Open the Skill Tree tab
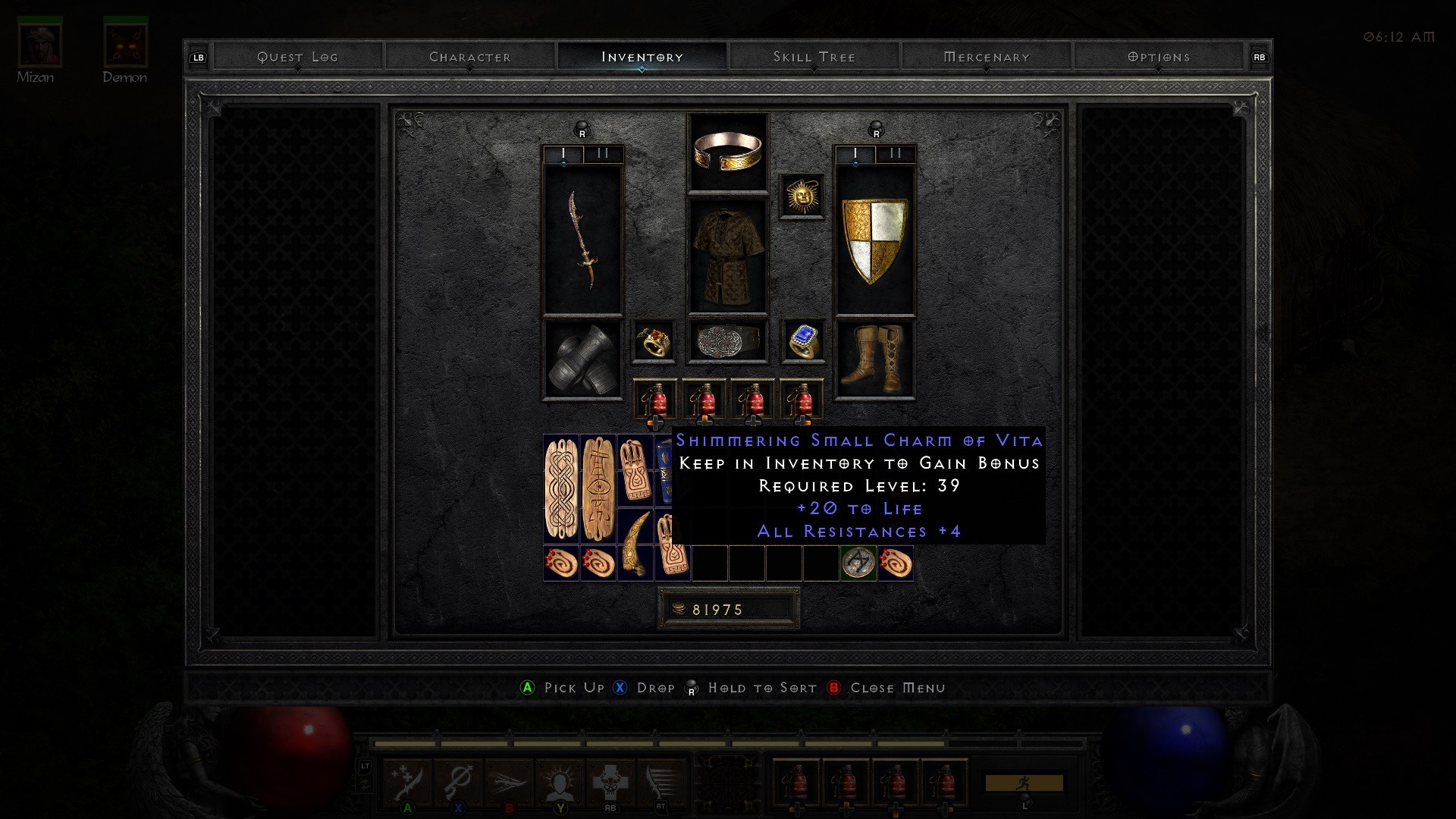This screenshot has width=1456, height=819. click(x=814, y=57)
